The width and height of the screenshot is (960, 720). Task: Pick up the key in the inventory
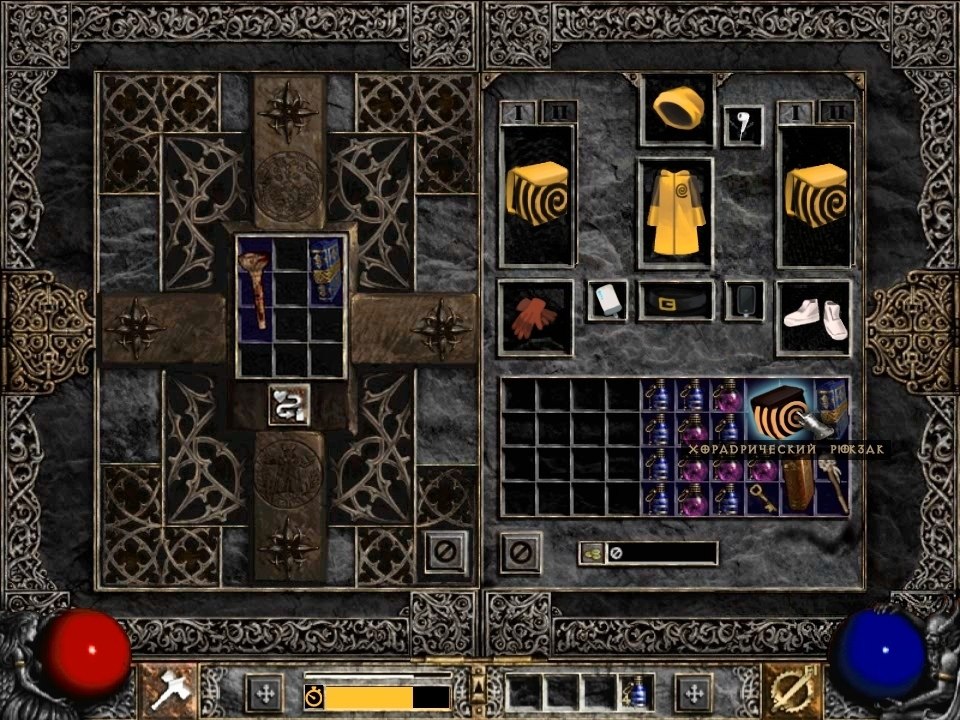pos(762,498)
